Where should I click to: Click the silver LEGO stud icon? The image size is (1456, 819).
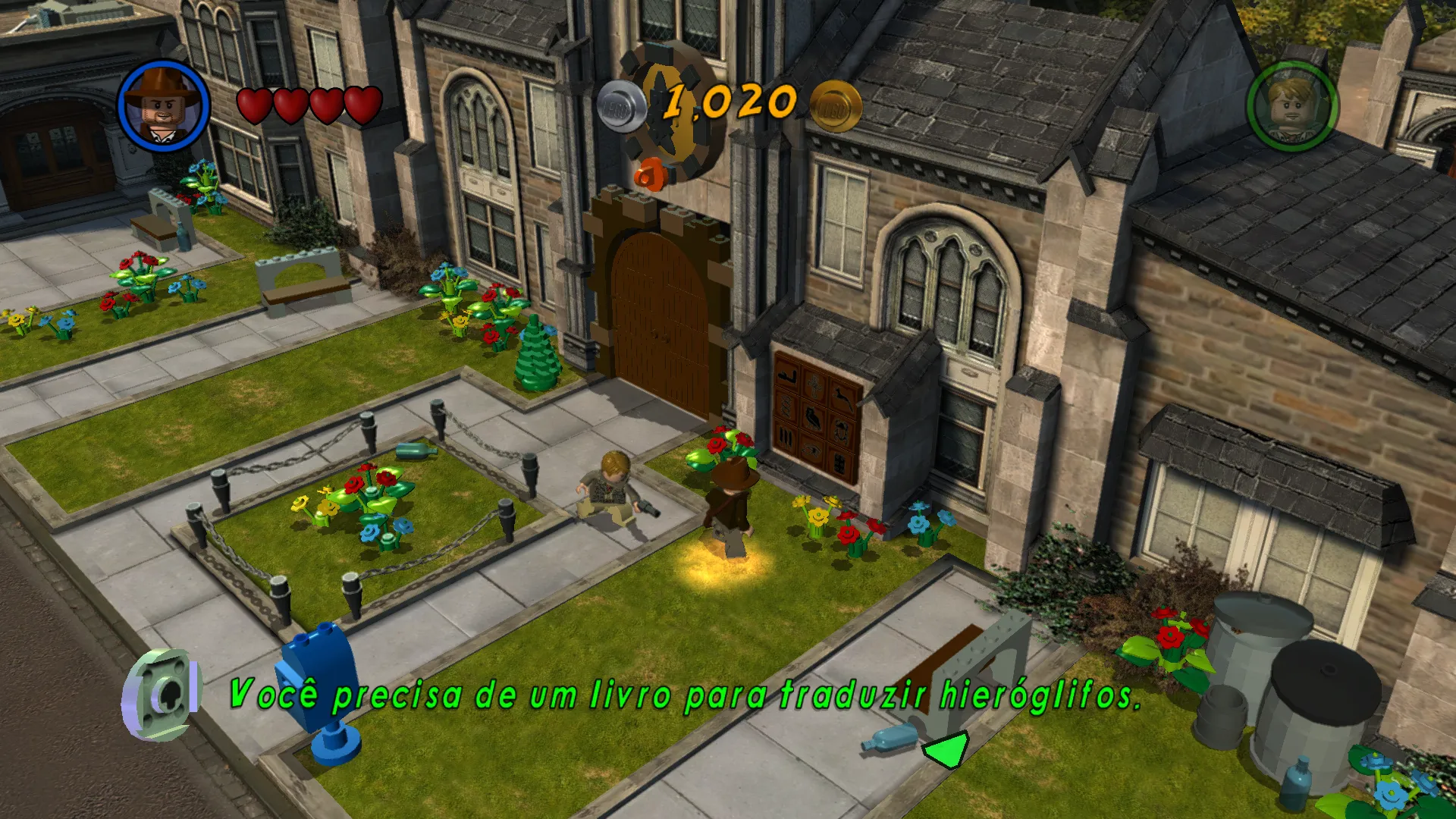click(x=621, y=107)
